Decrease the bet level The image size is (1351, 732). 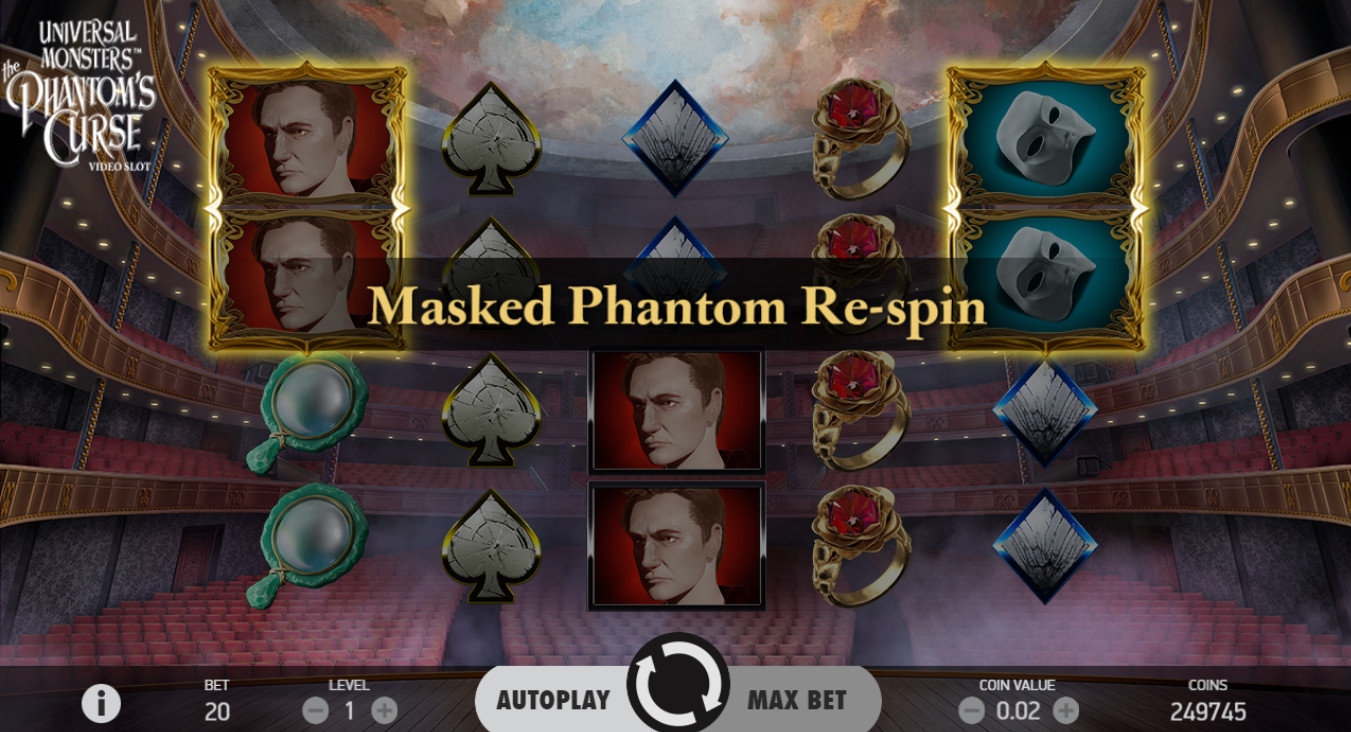[x=316, y=711]
